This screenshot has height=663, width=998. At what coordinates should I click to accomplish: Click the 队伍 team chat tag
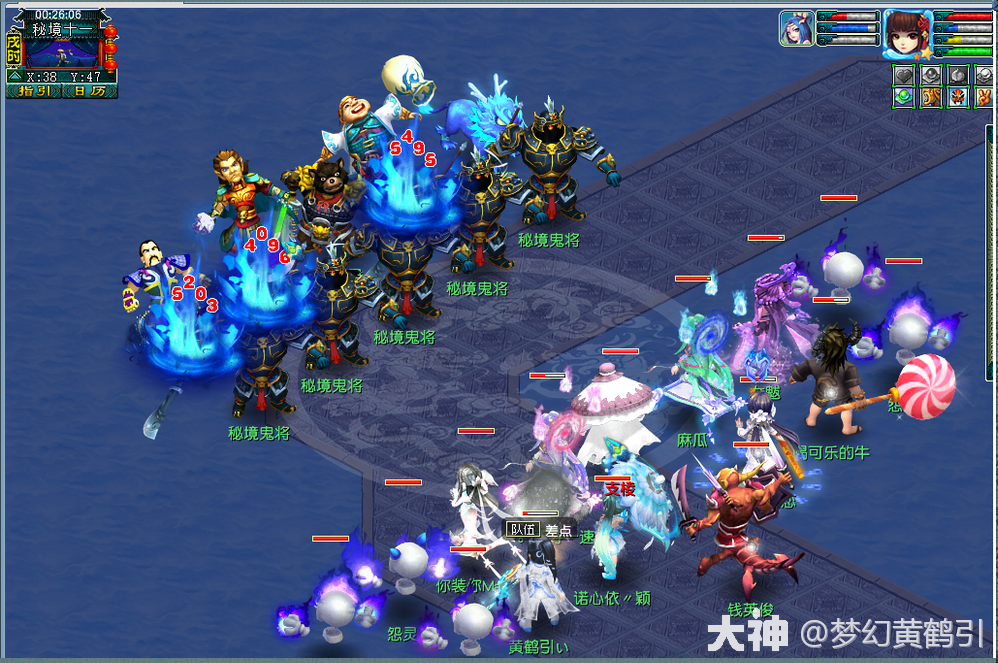click(522, 529)
